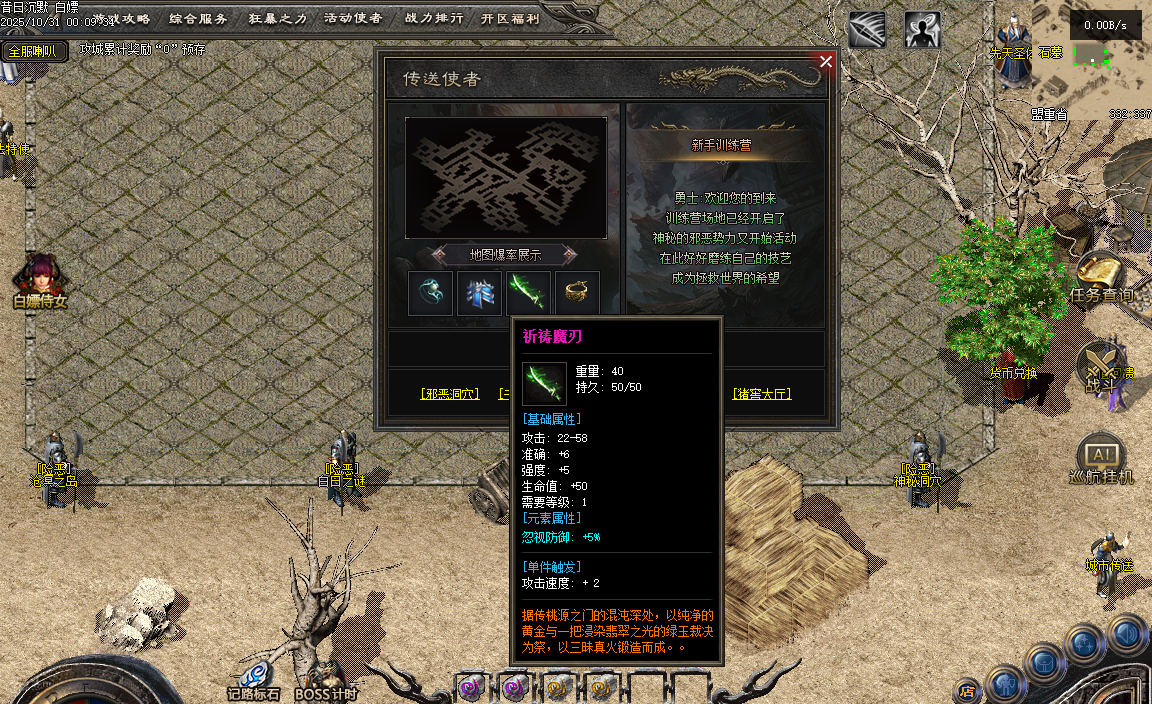The height and width of the screenshot is (704, 1152).
Task: Click the 全服喇叭 server broadcast button
Action: (33, 51)
